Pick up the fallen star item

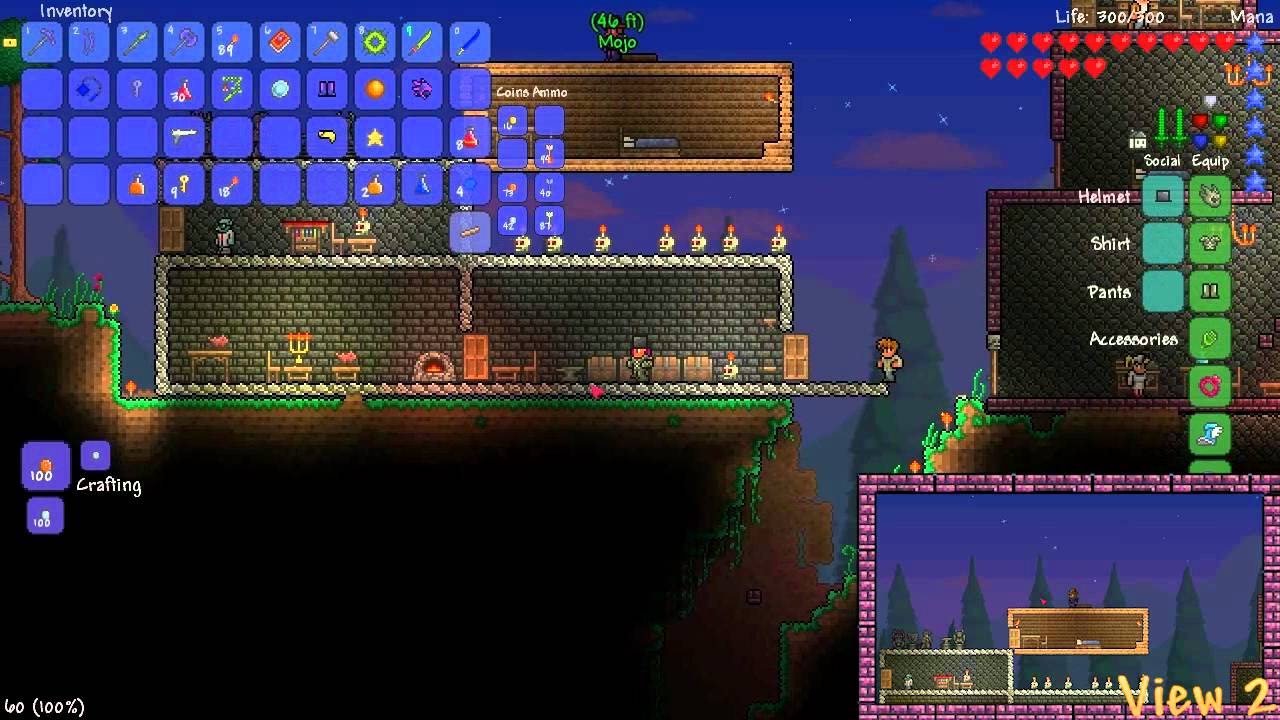tap(375, 137)
